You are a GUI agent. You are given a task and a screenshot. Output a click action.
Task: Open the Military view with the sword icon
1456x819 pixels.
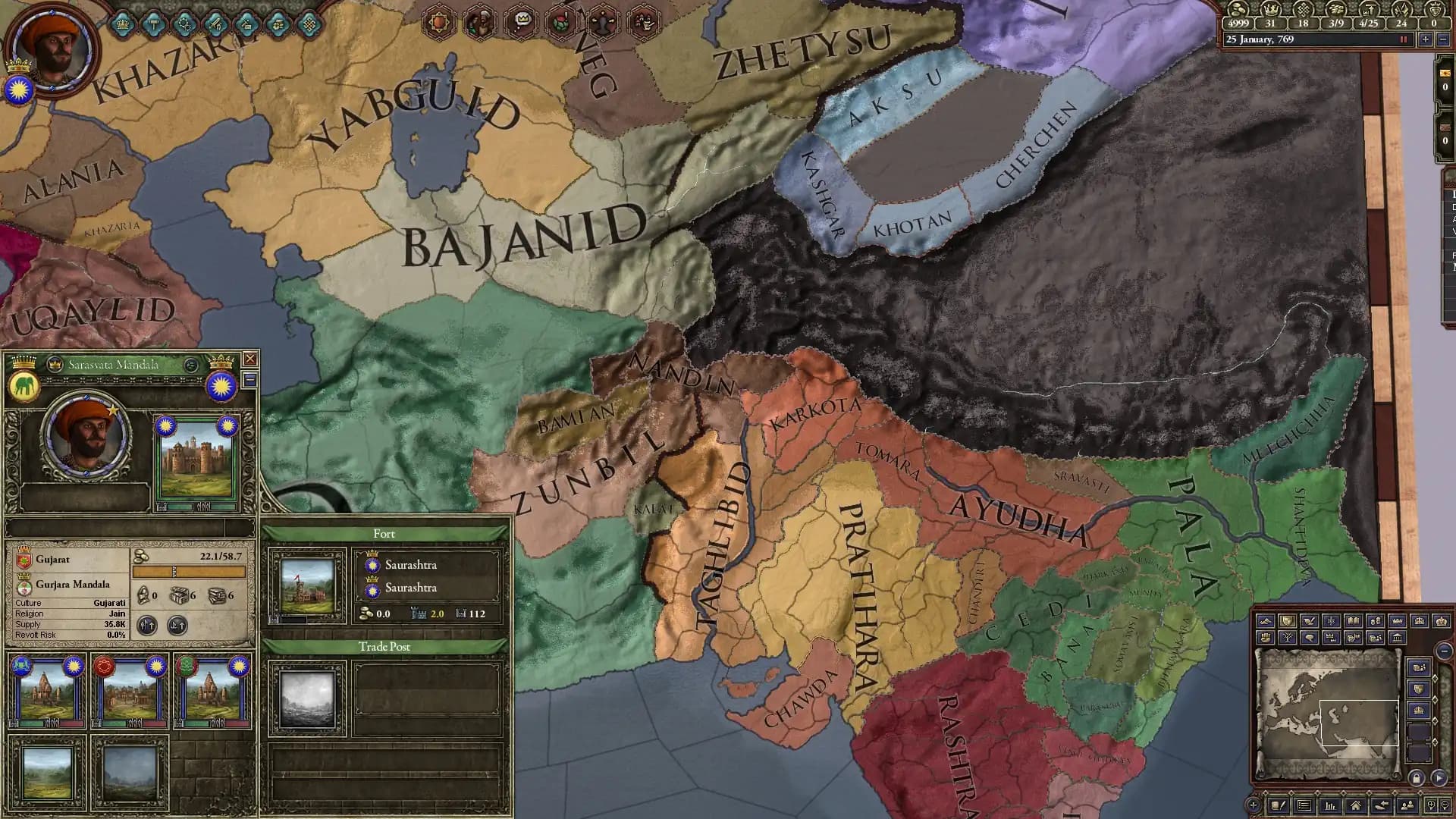pyautogui.click(x=215, y=24)
